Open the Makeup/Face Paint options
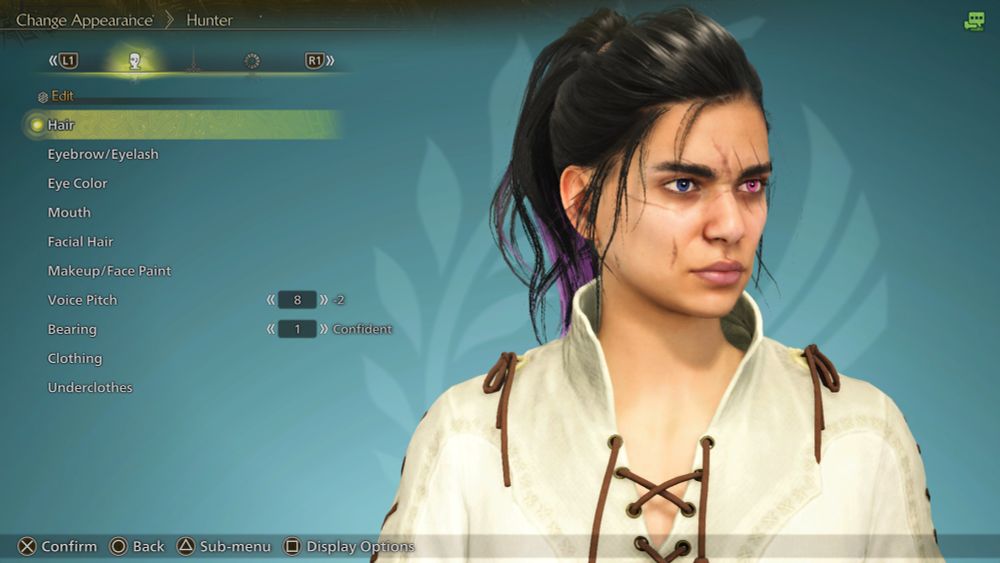The width and height of the screenshot is (1000, 563). pyautogui.click(x=109, y=271)
